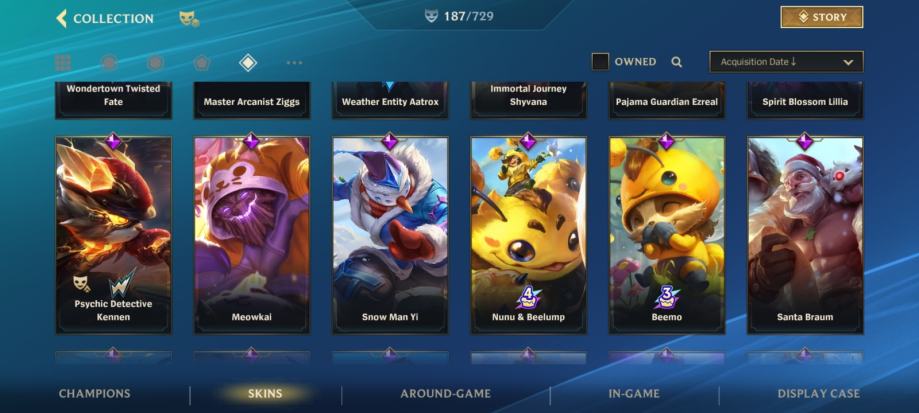Choose the Snow Man Yi skin
Screen dimensions: 919x413
(x=390, y=235)
